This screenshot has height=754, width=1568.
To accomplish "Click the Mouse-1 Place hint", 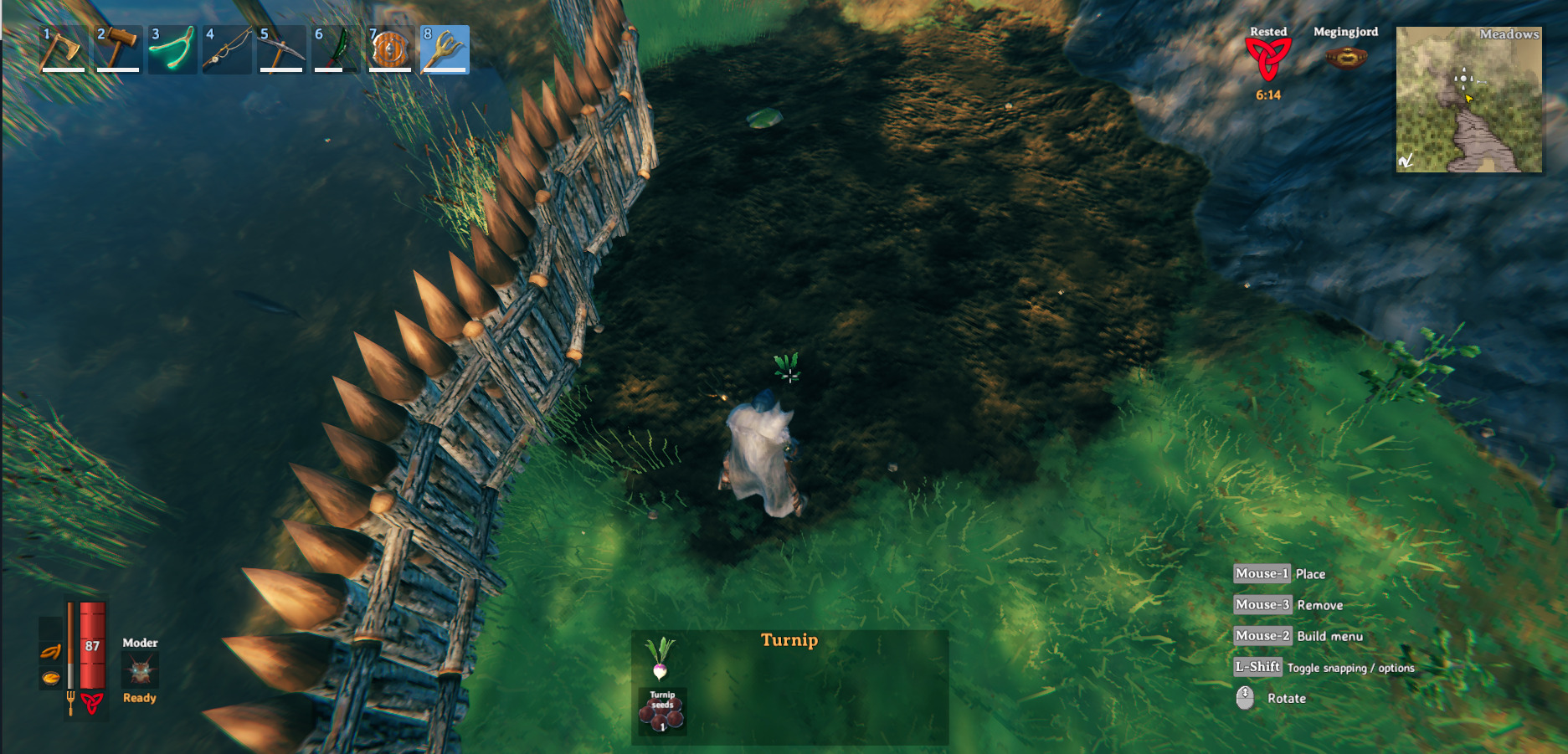I will point(1262,573).
